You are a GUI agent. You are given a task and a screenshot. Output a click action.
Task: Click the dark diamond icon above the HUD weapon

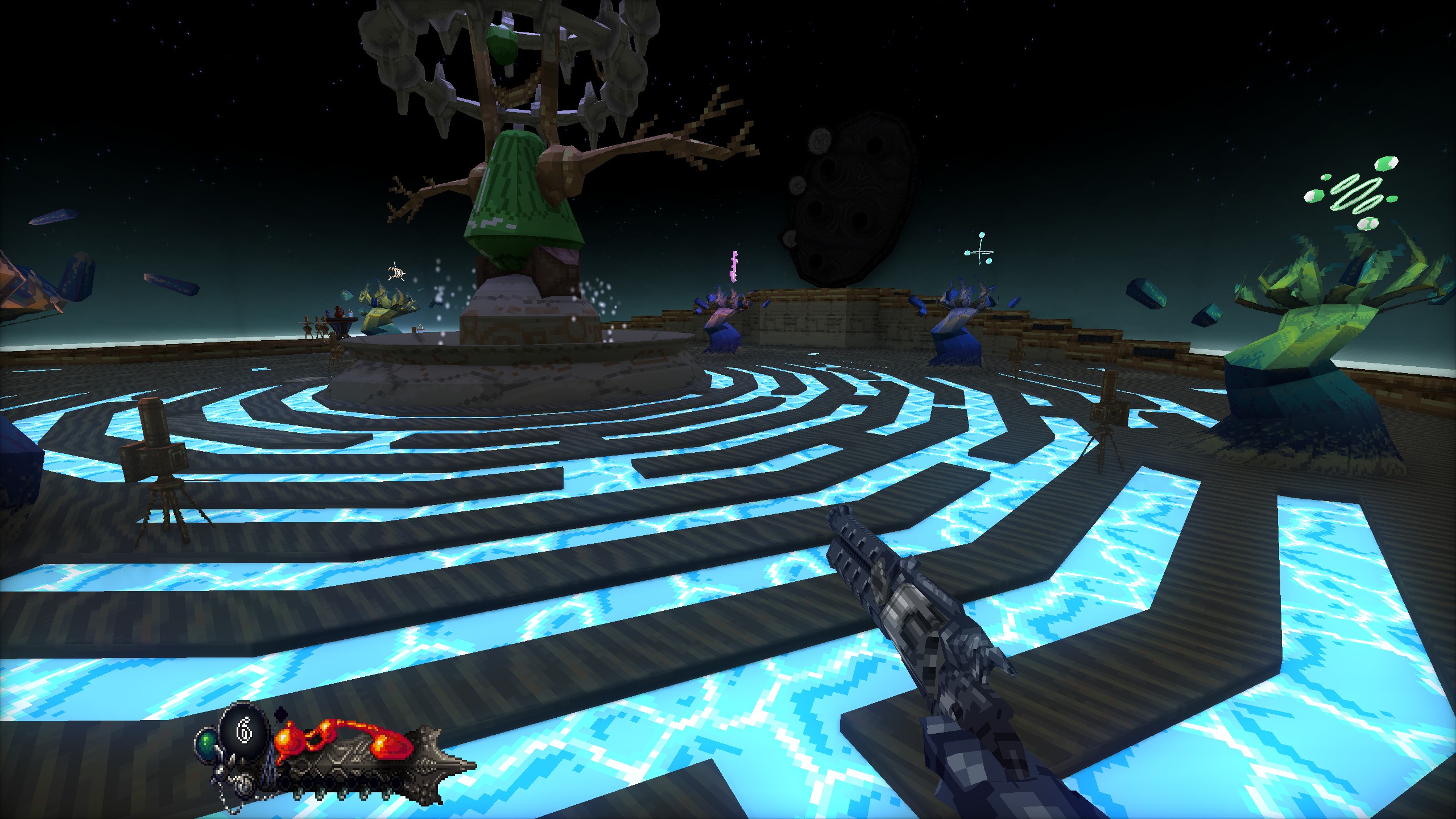(x=282, y=714)
